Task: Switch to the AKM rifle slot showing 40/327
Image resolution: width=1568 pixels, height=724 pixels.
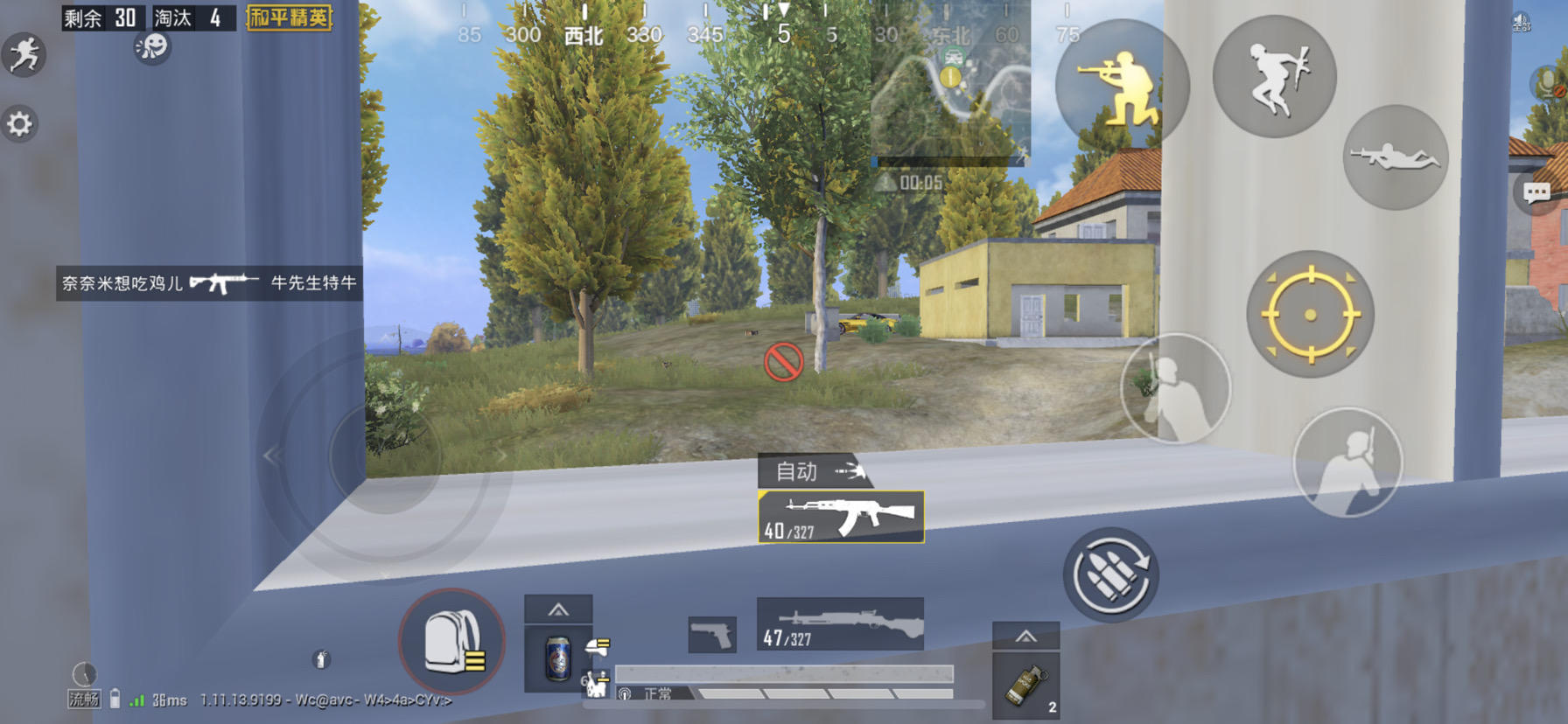Action: point(838,517)
